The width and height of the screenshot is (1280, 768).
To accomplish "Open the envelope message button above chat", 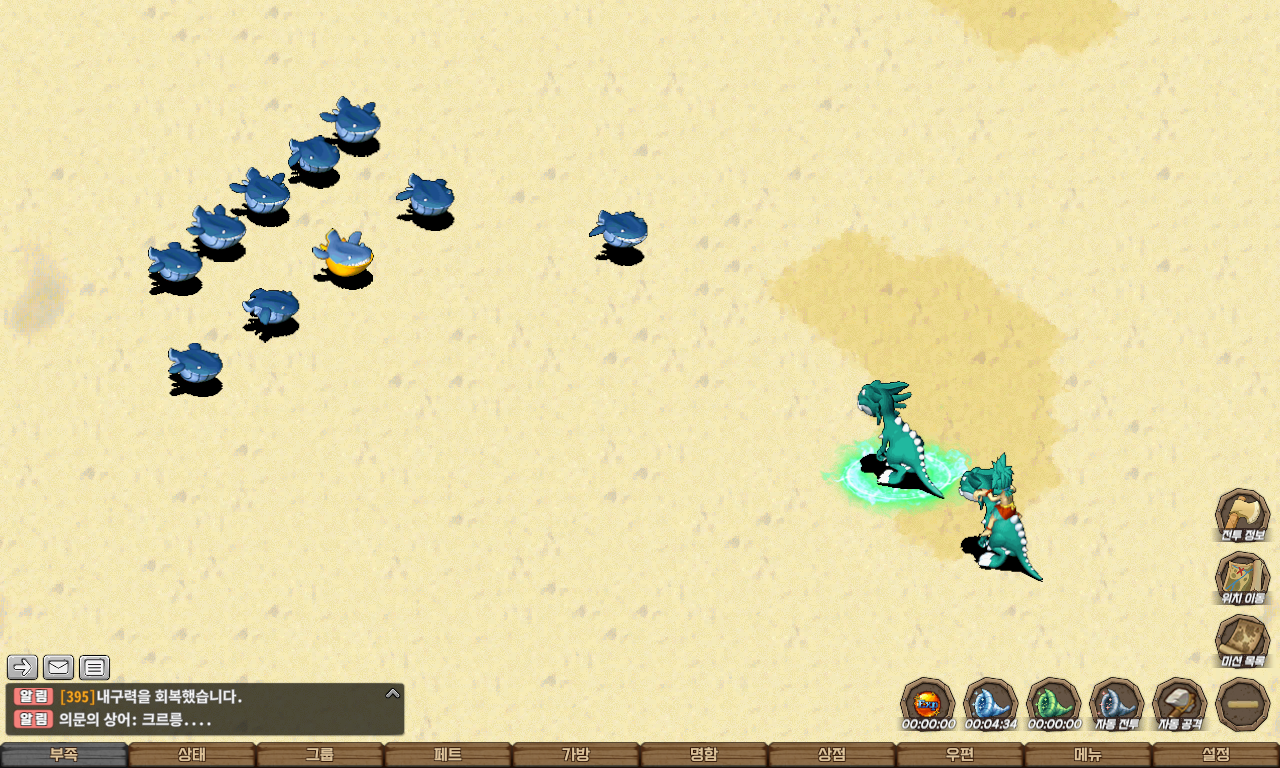I will (x=58, y=667).
